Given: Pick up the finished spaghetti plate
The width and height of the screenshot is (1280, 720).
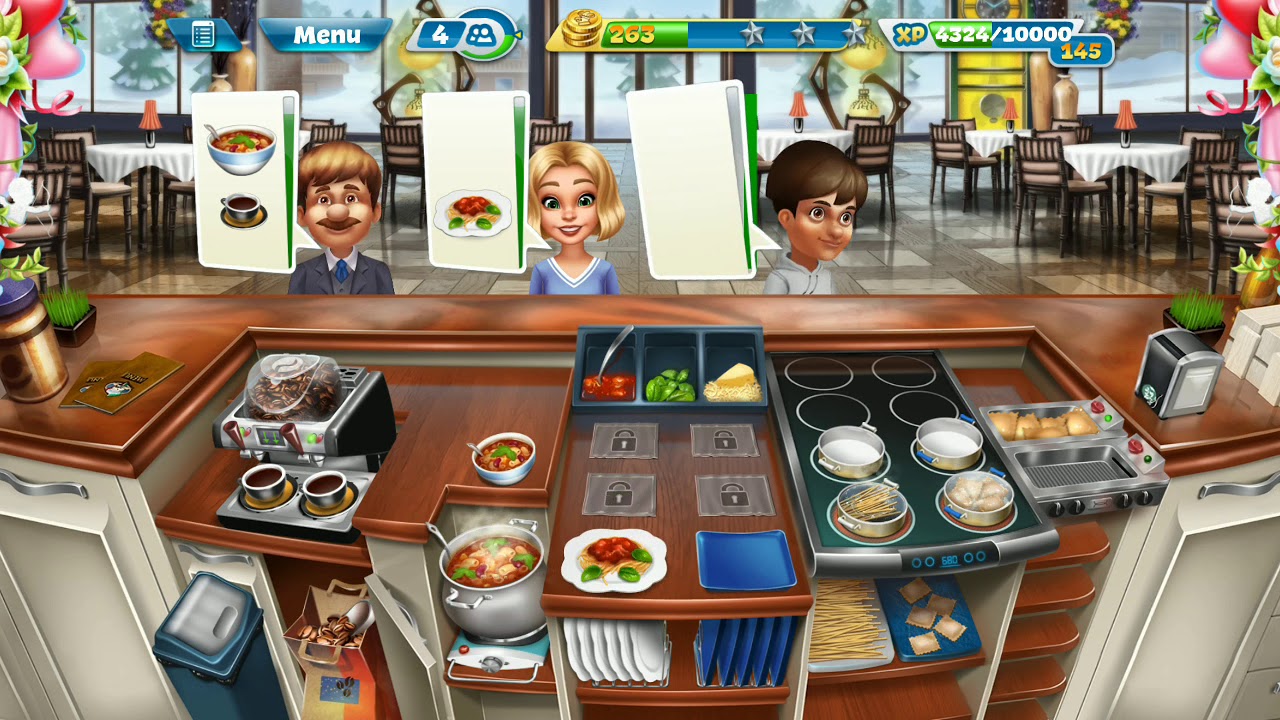Looking at the screenshot, I should click(614, 559).
